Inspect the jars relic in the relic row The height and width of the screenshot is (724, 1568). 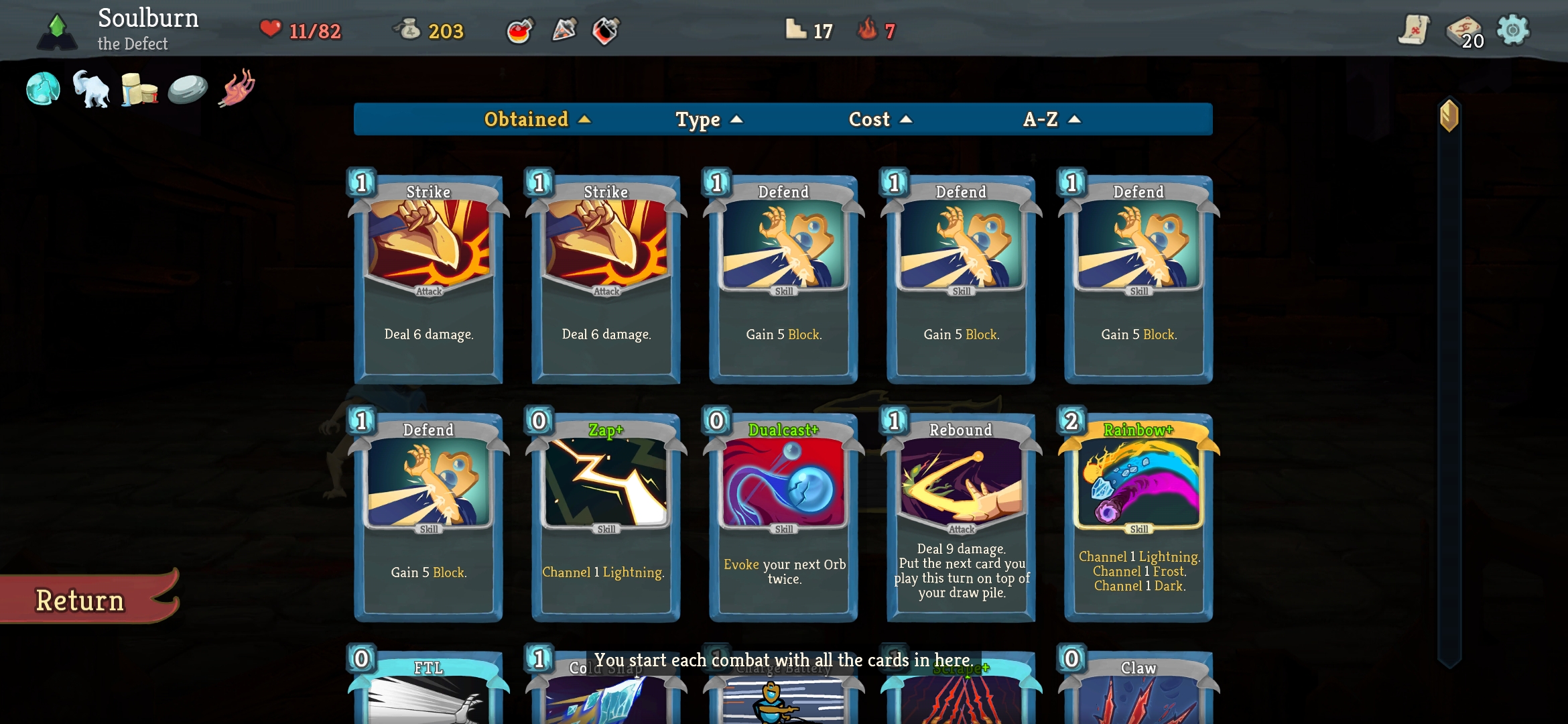139,87
